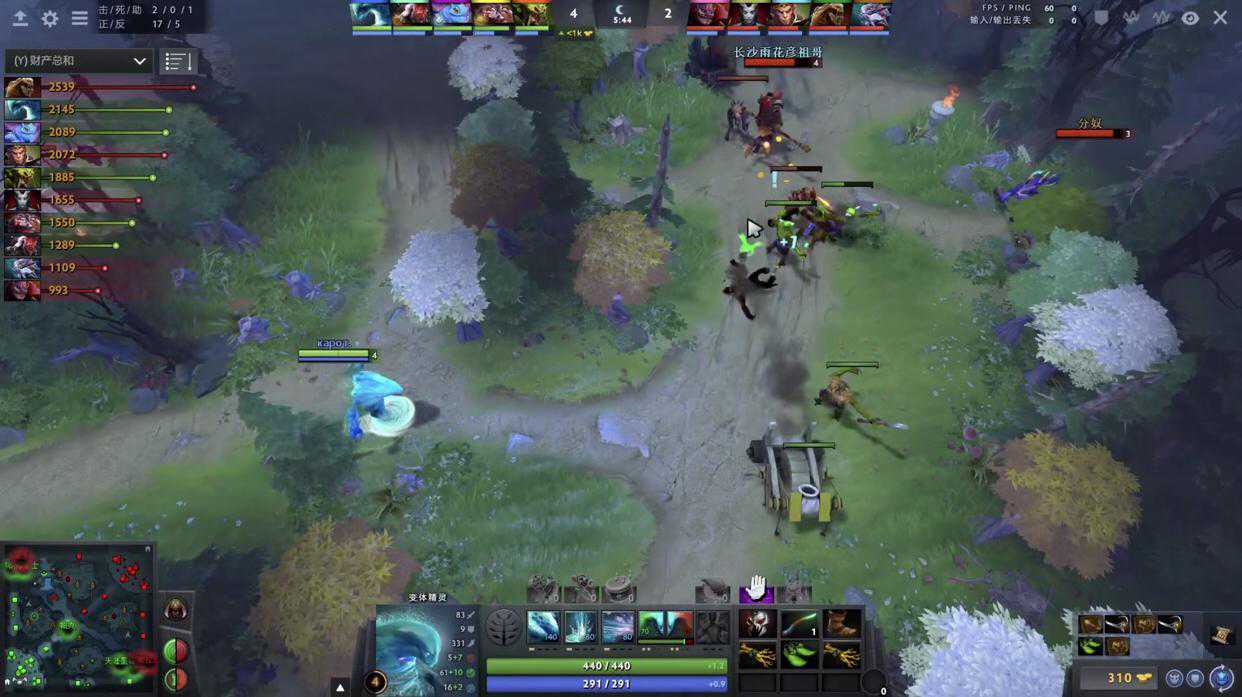The image size is (1242, 697).
Task: Select the Adaptive Strike ability icon
Action: (581, 627)
